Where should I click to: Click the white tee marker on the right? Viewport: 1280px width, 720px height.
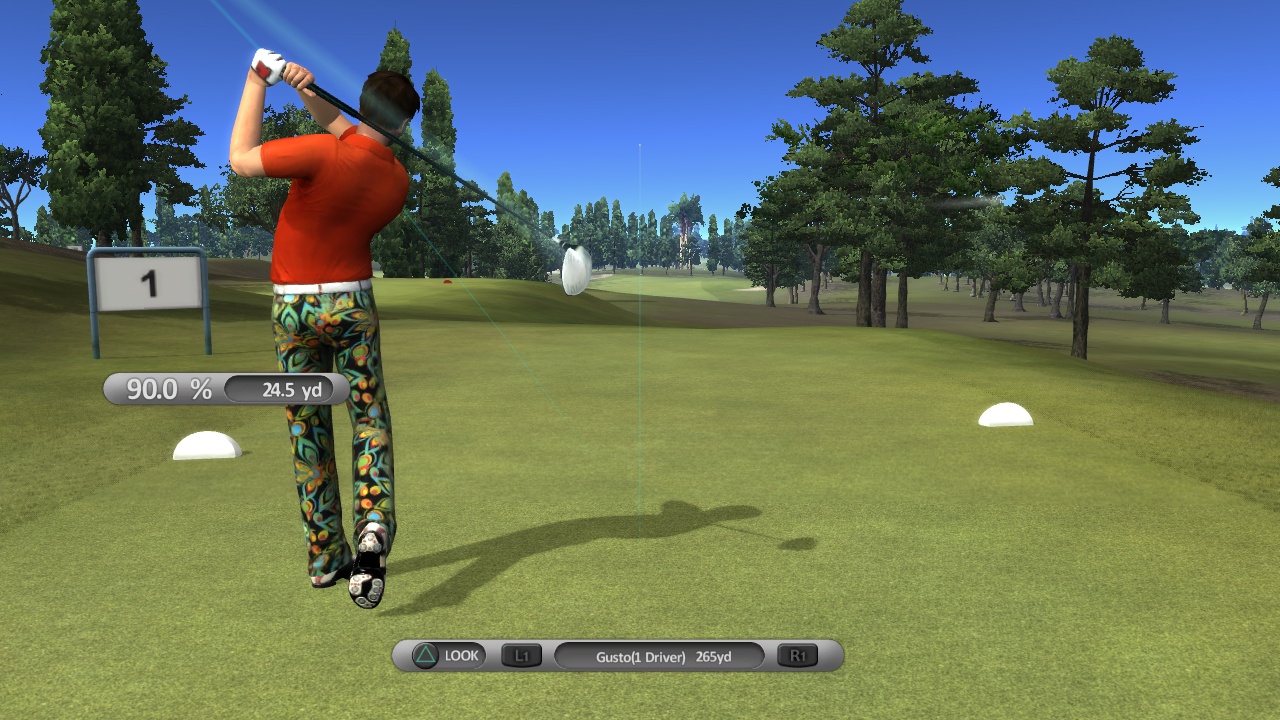pyautogui.click(x=1004, y=416)
